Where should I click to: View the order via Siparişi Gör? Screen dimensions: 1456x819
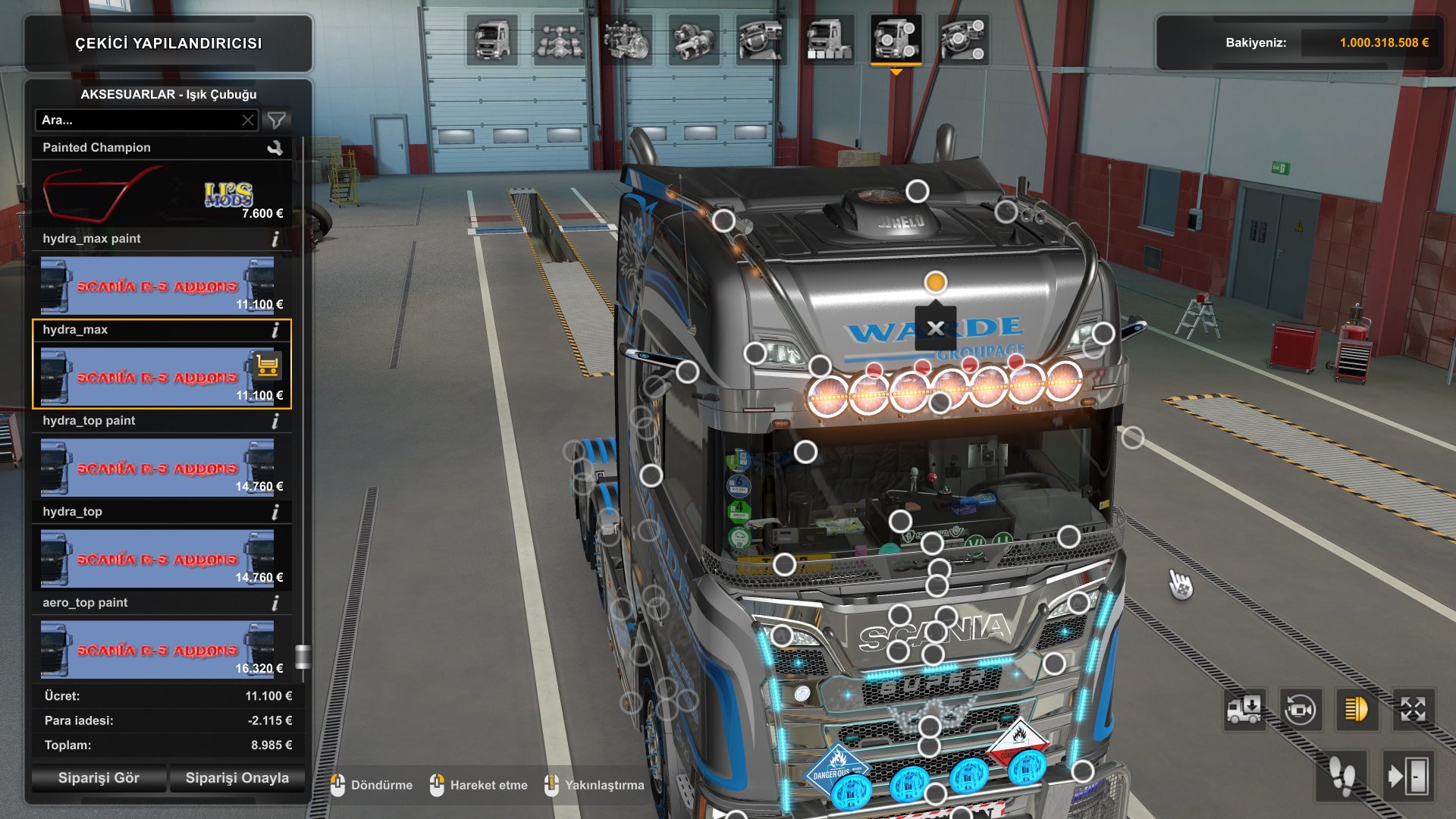click(x=99, y=778)
